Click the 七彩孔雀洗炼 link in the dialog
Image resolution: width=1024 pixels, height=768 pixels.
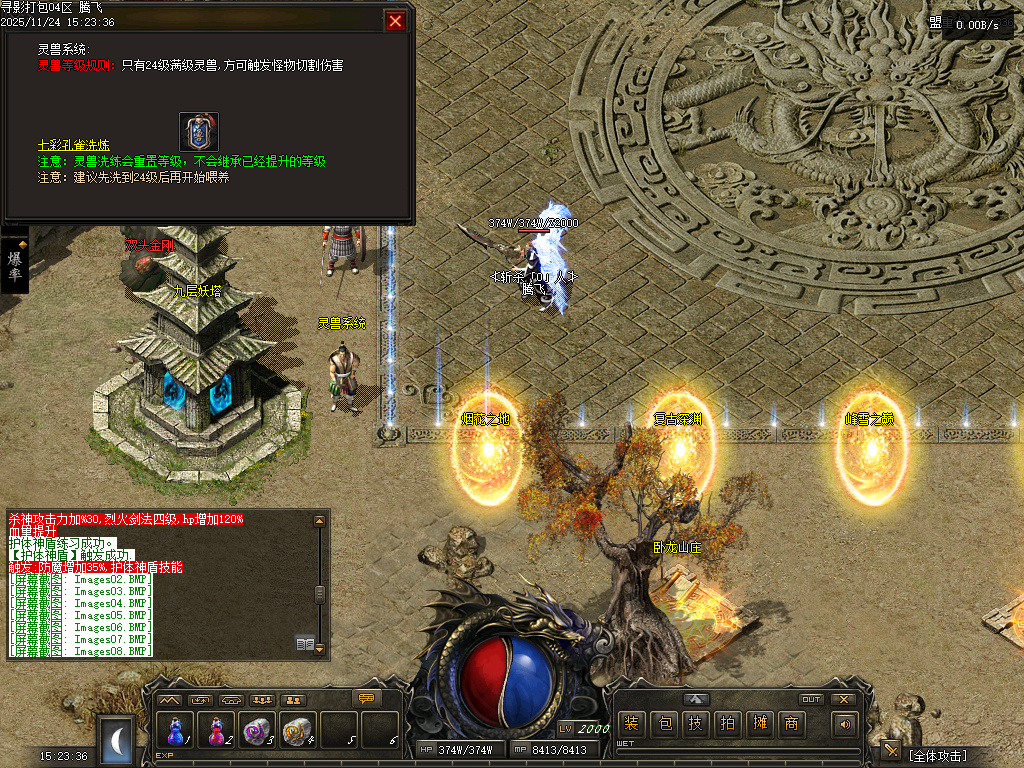tap(75, 145)
